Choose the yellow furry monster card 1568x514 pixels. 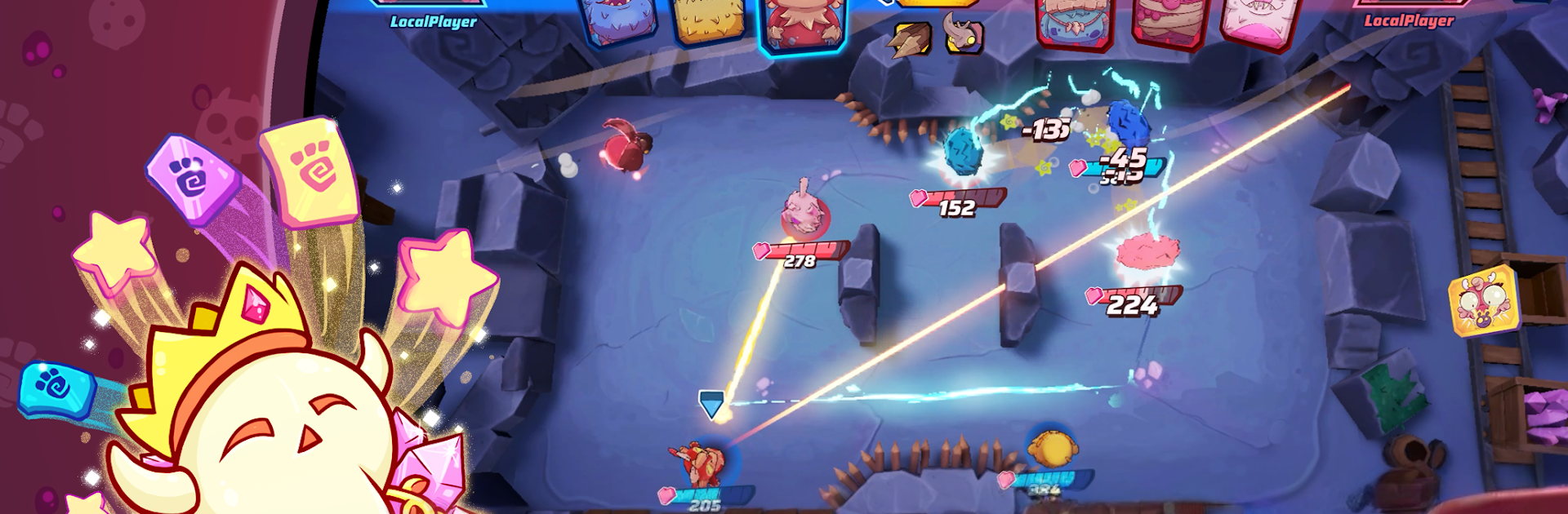coord(708,22)
